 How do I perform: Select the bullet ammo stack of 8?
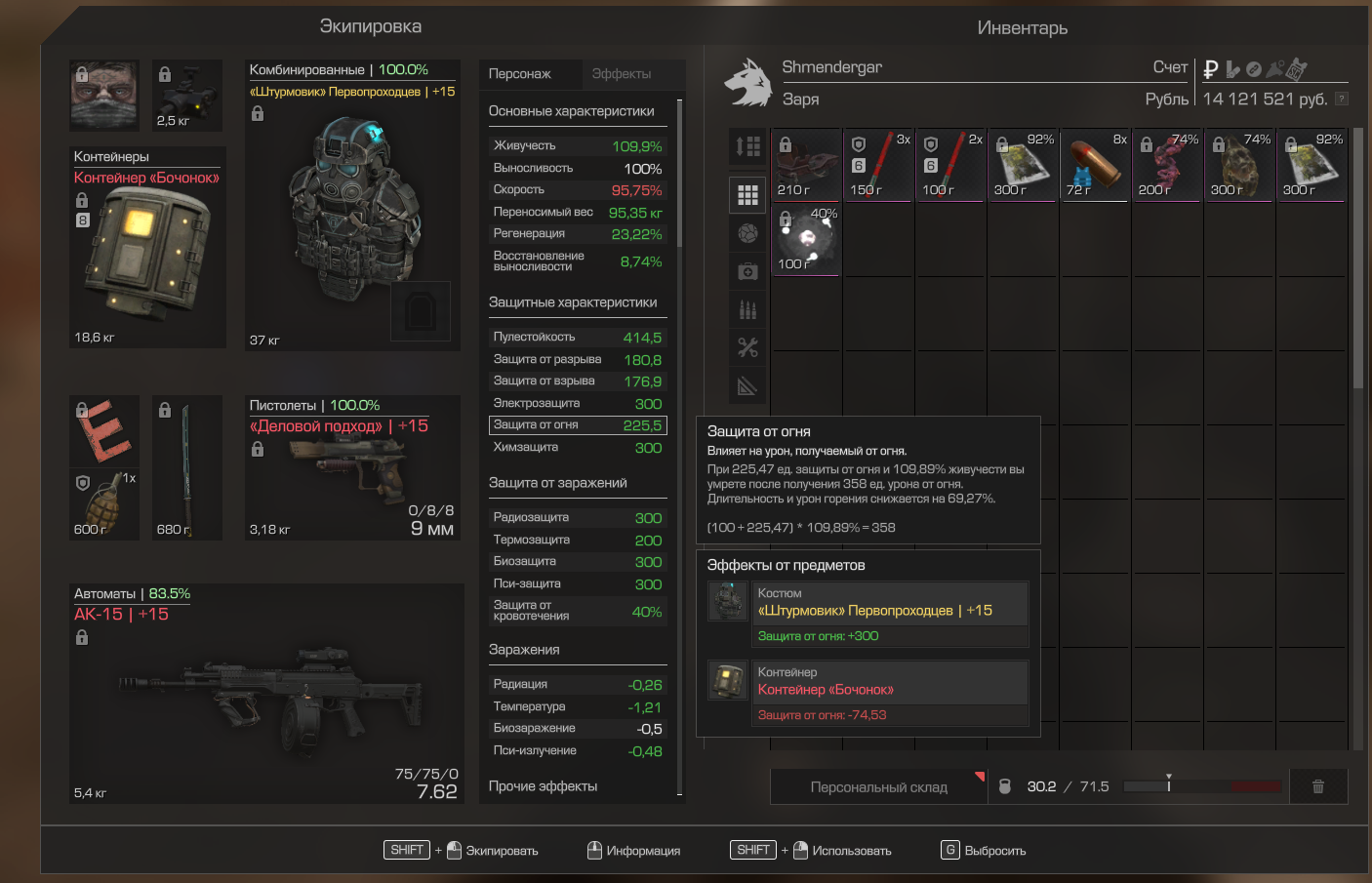point(1095,165)
